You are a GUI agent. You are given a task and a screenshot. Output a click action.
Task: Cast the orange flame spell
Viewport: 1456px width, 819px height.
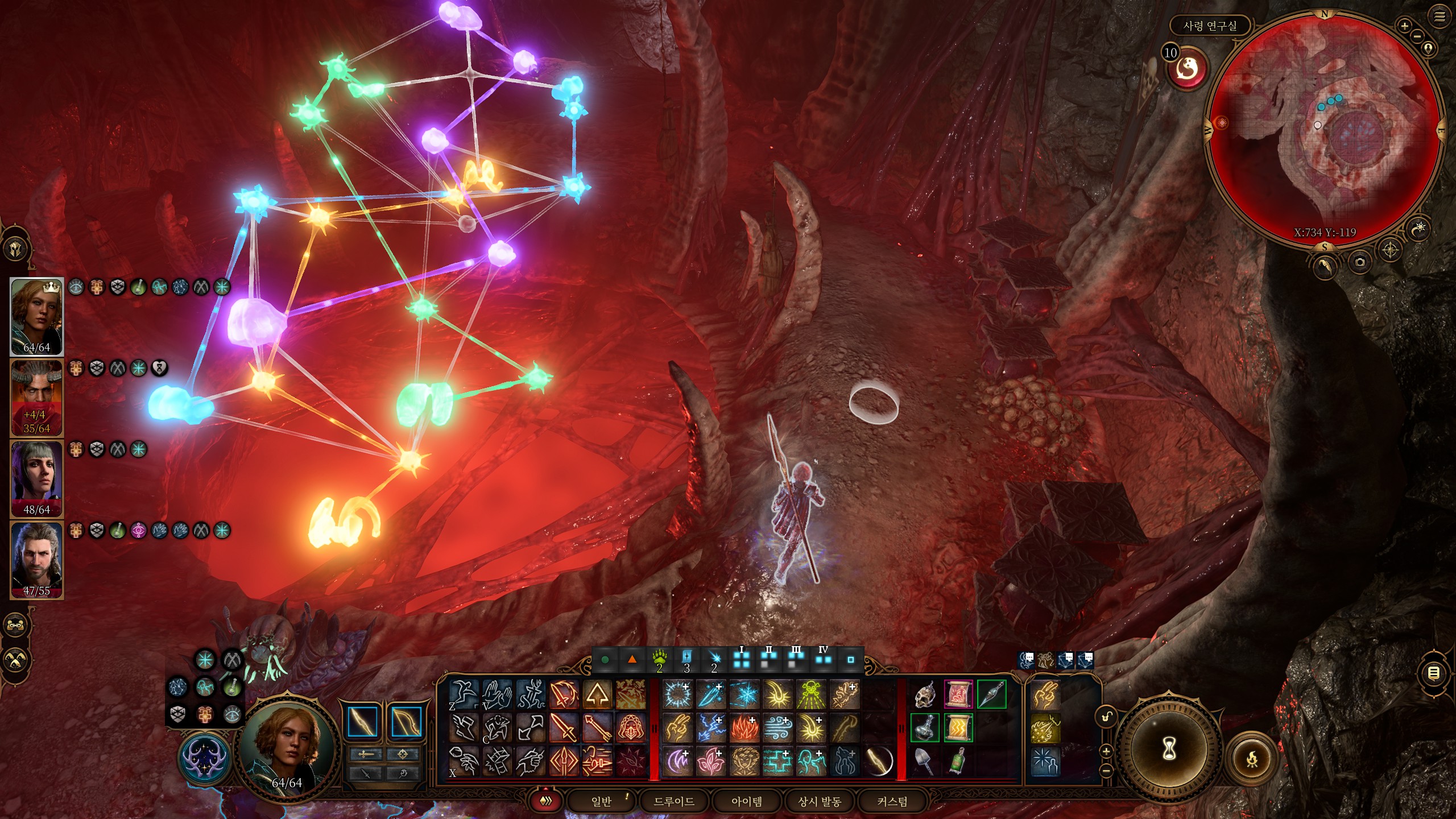[745, 728]
